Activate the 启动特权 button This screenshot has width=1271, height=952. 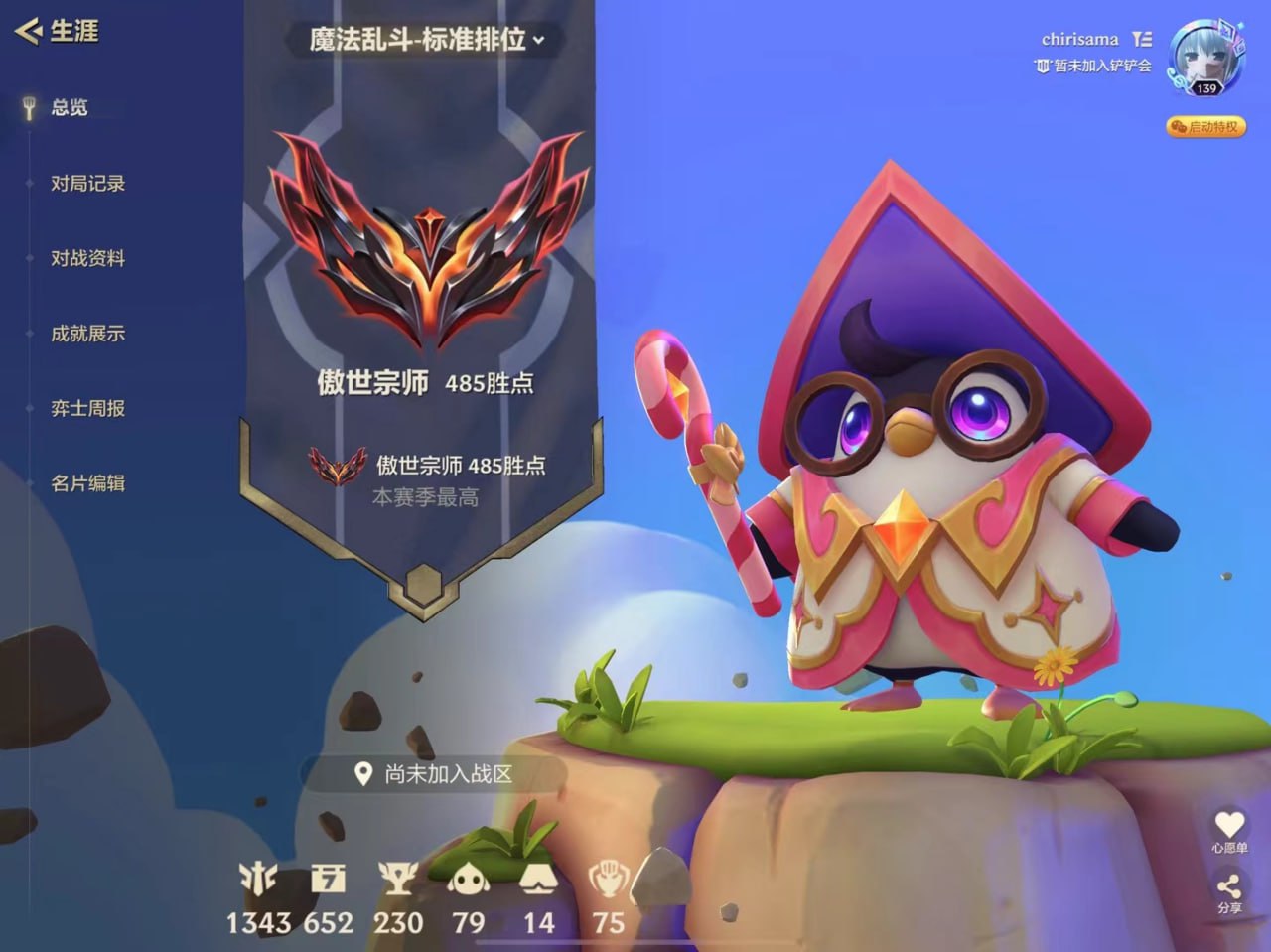tap(1205, 127)
